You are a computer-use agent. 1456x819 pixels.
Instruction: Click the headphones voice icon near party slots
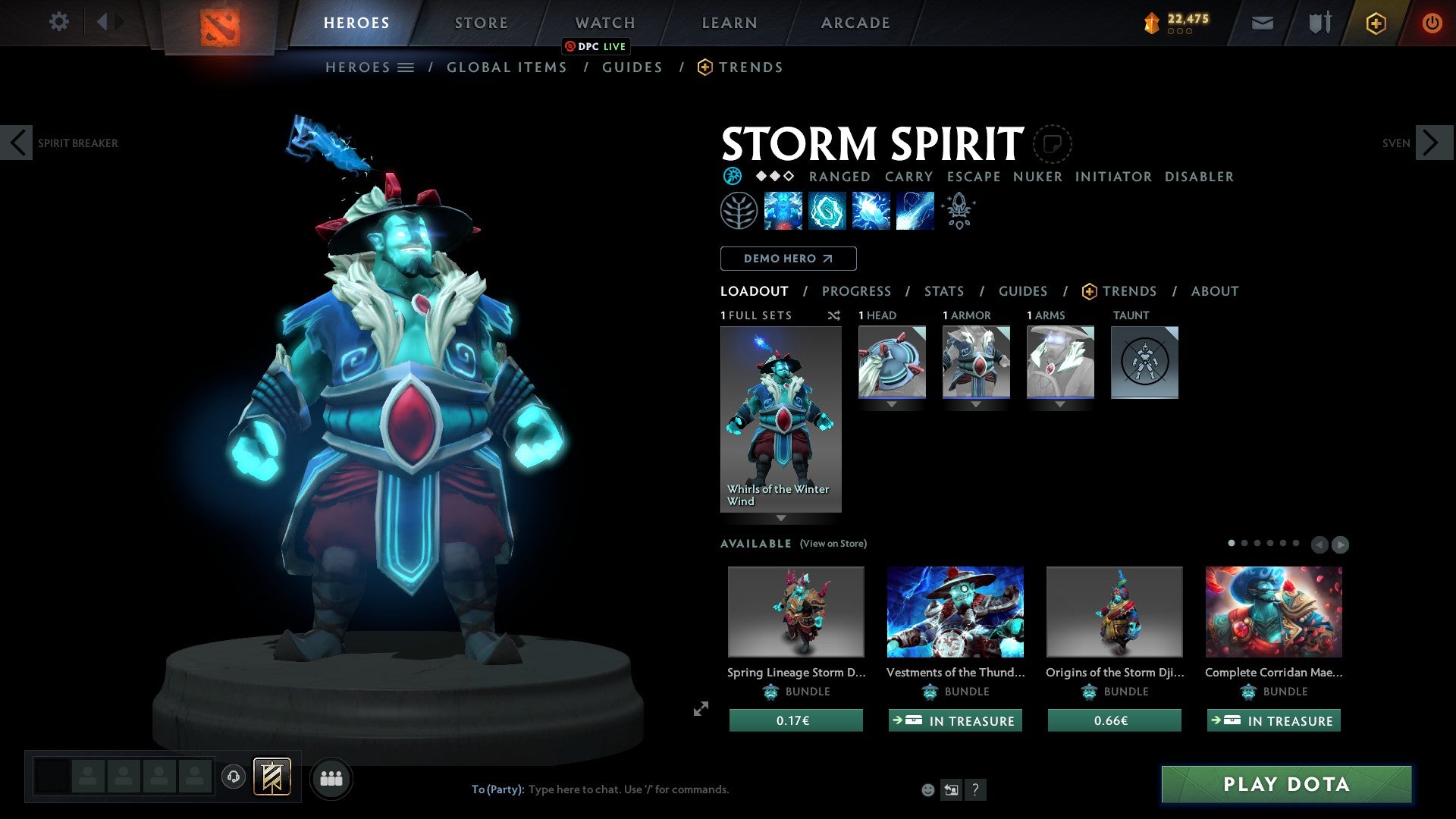tap(233, 777)
